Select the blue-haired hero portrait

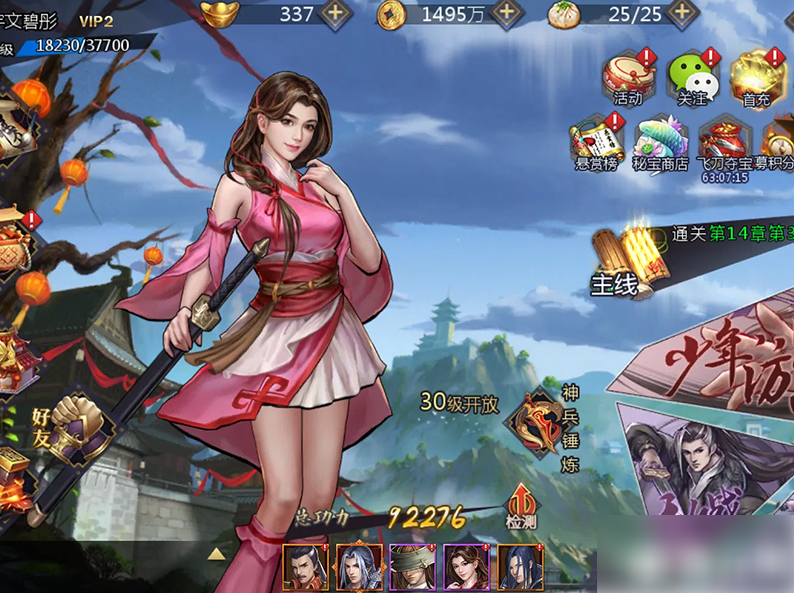point(520,567)
